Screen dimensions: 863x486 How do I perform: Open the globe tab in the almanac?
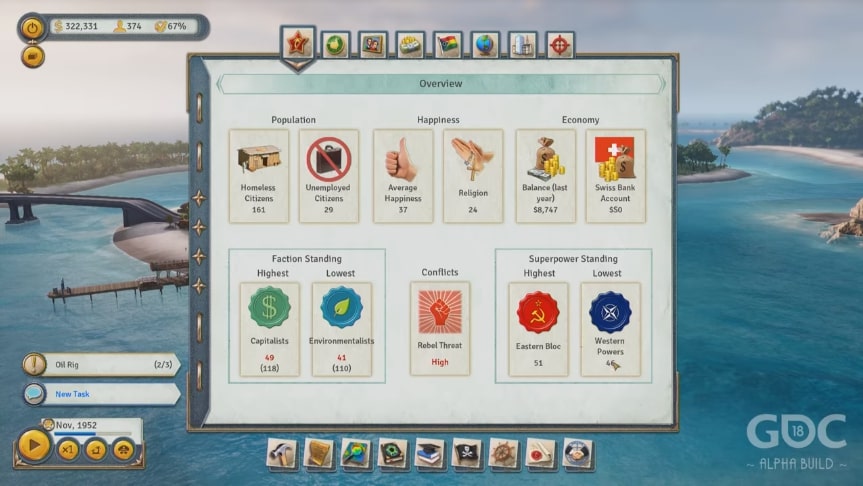(x=485, y=45)
